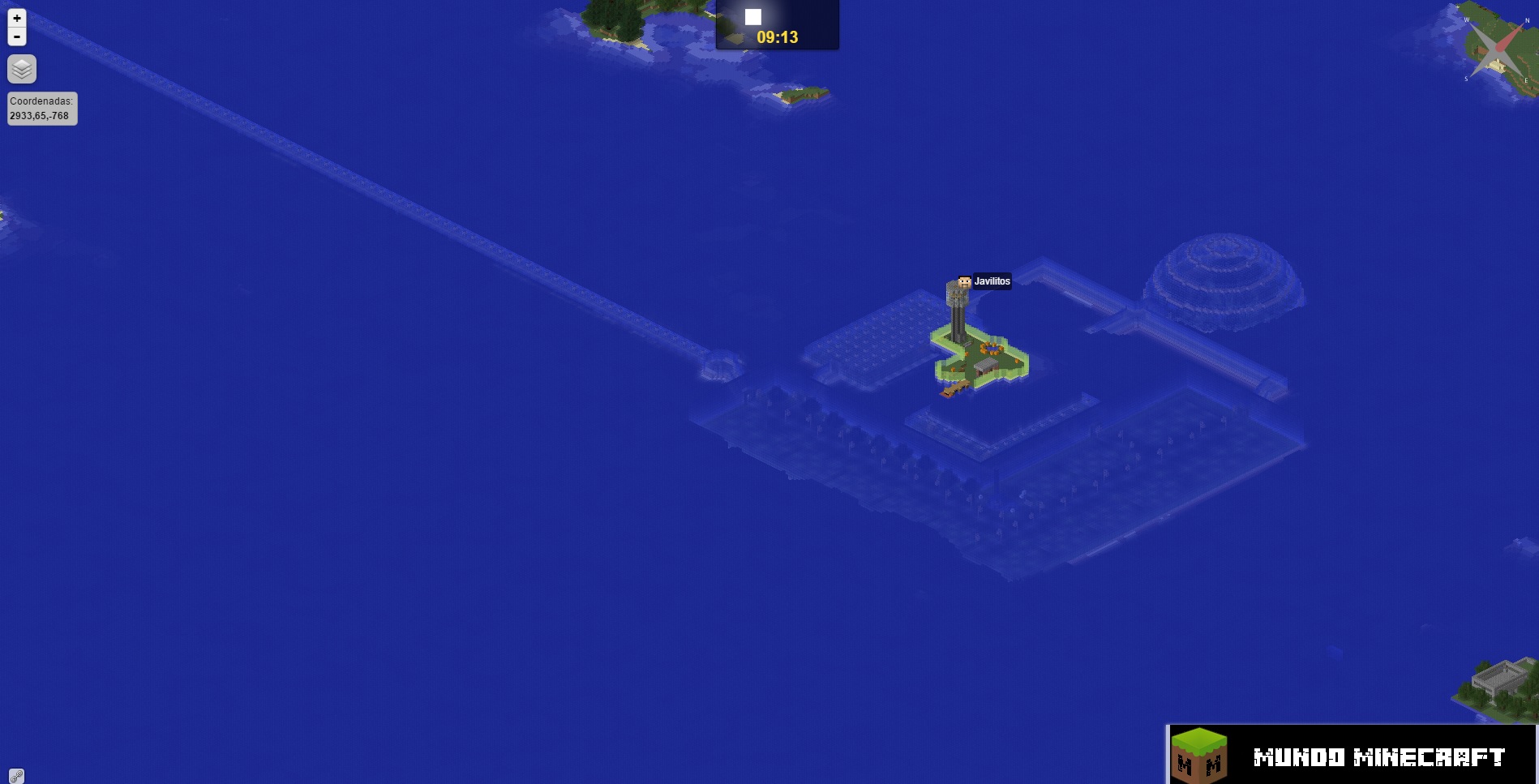Open the Mundo Minecraft logo banner
The width and height of the screenshot is (1539, 784).
tap(1351, 755)
